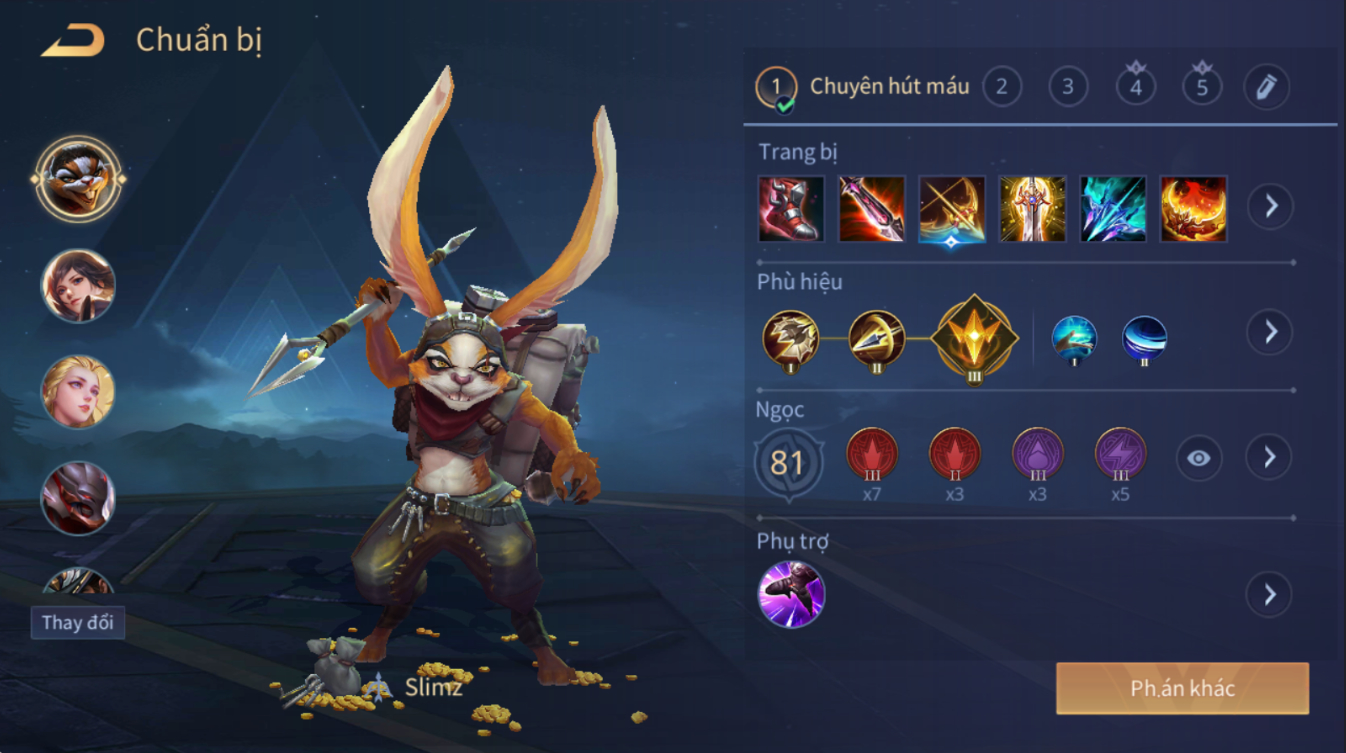Open the Phù hiệu badge details arrow
This screenshot has width=1346, height=753.
1270,332
